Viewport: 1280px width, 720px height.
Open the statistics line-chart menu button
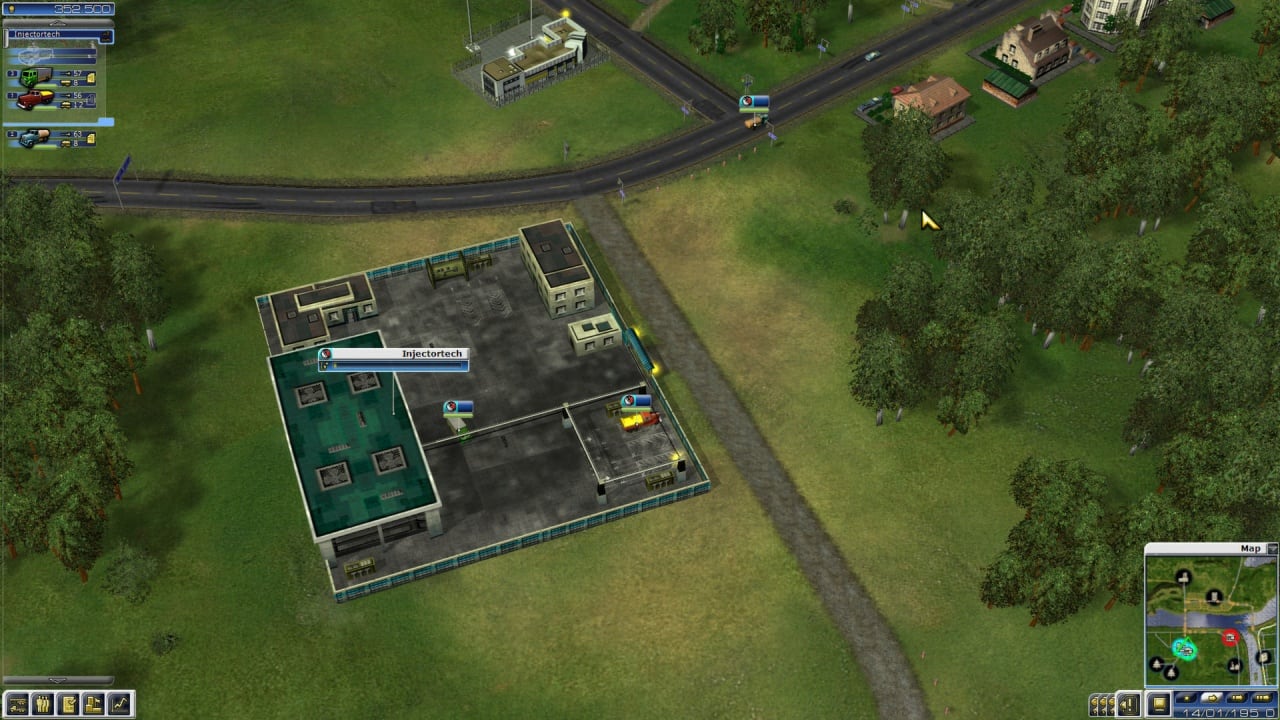pos(120,704)
